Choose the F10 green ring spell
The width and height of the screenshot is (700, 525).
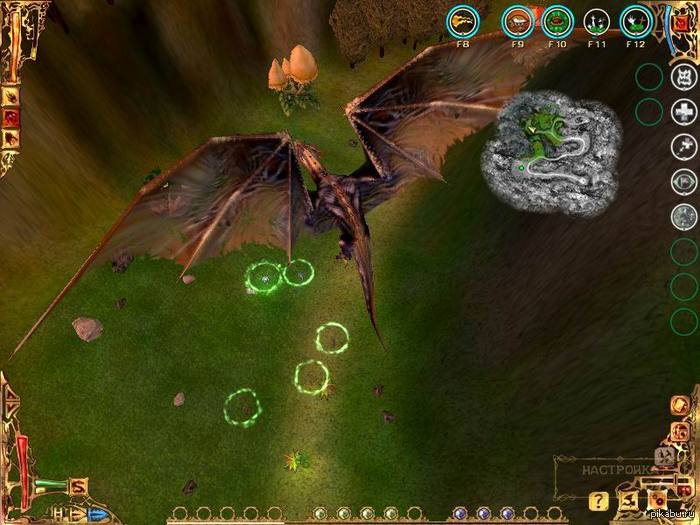(557, 20)
